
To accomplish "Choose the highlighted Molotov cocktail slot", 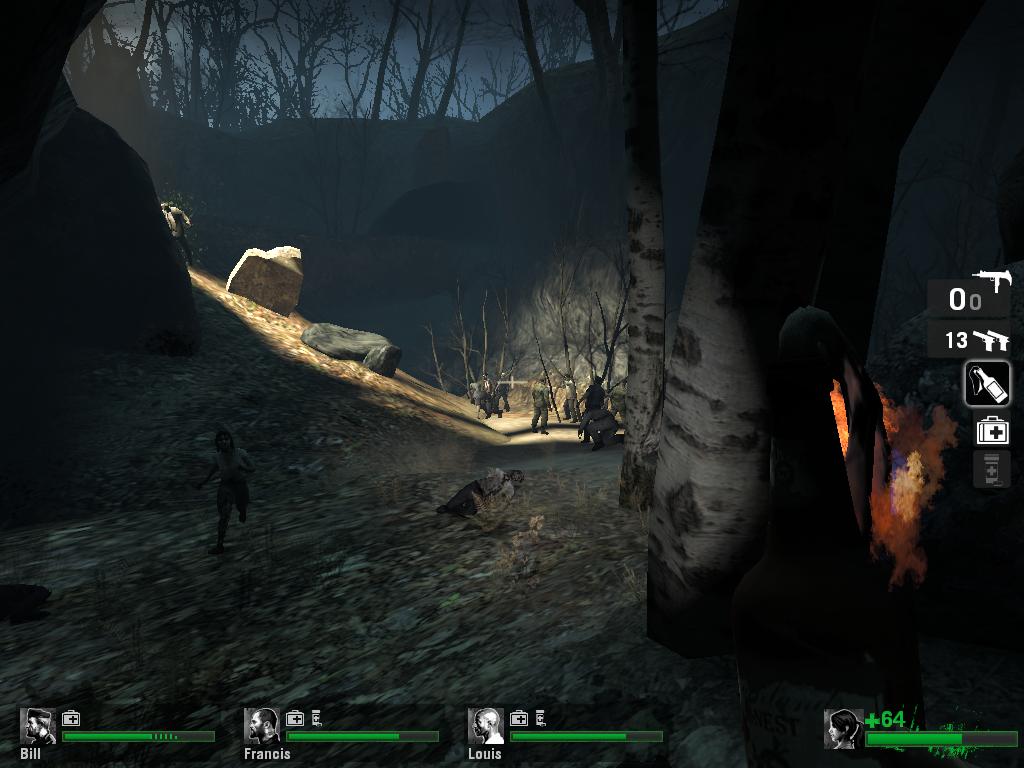I will pyautogui.click(x=987, y=384).
